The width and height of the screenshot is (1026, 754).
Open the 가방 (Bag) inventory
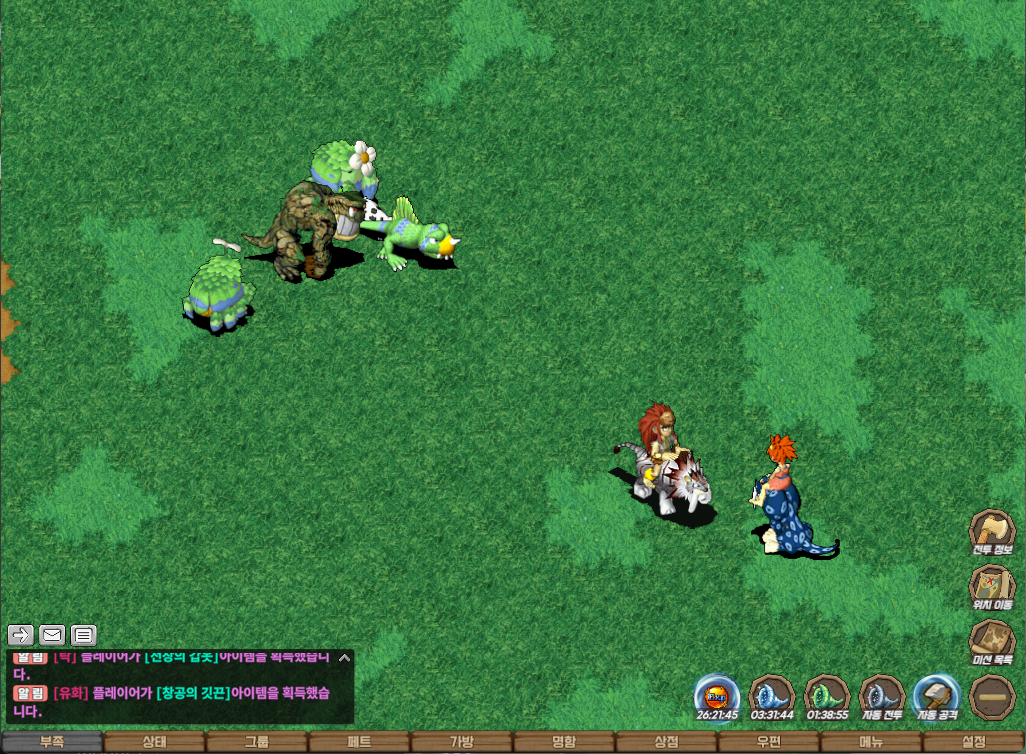pos(461,742)
